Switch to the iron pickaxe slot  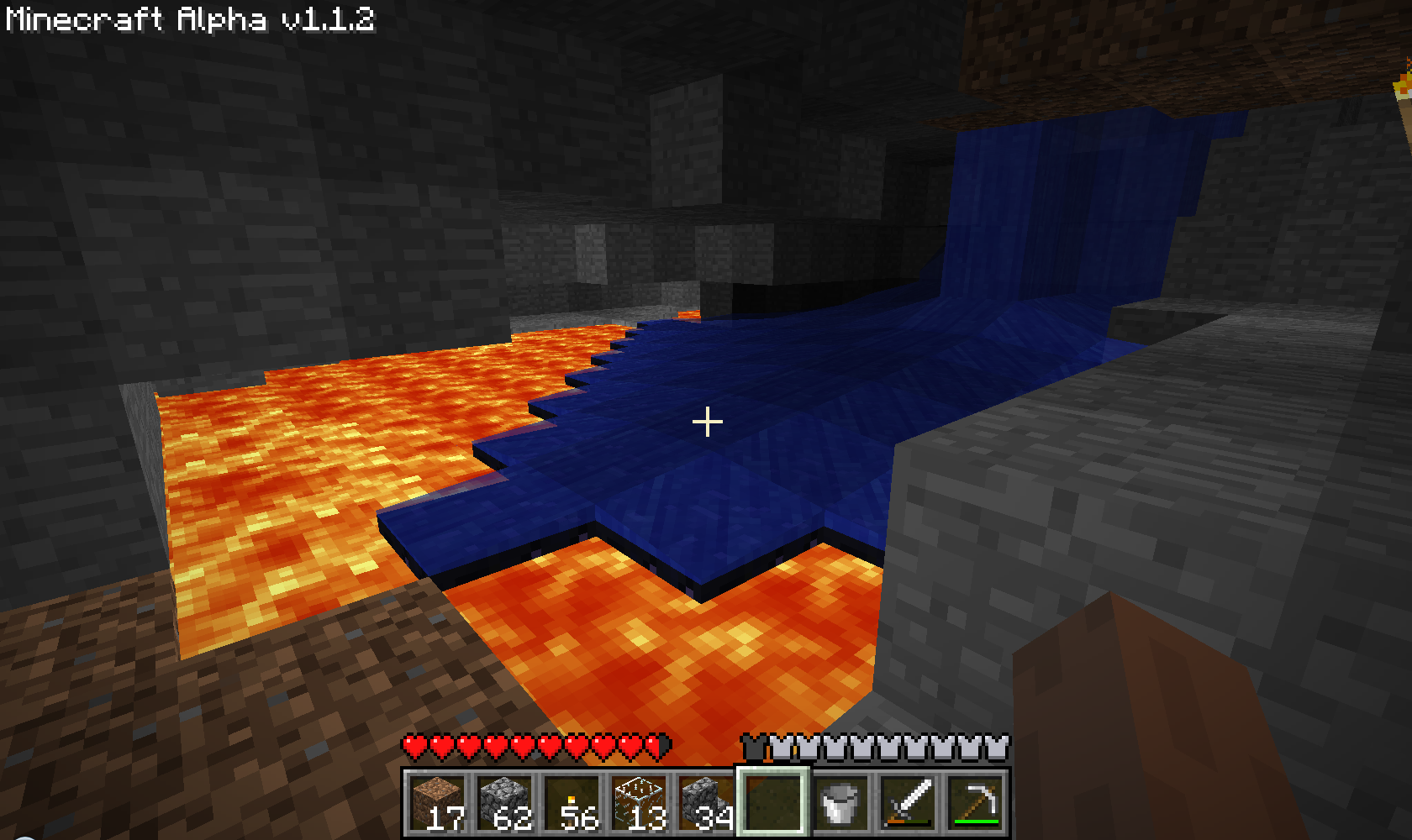click(975, 802)
